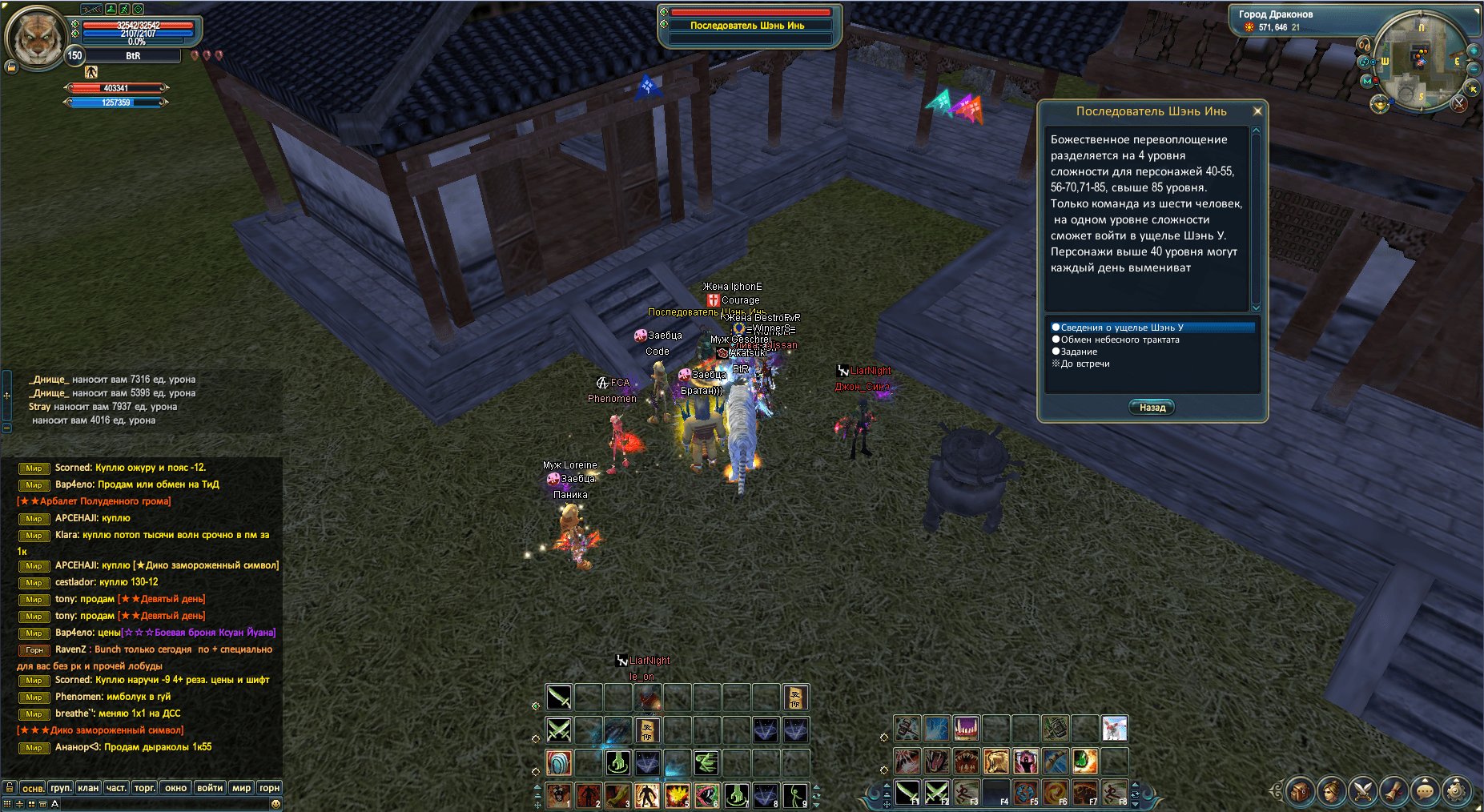Image resolution: width=1484 pixels, height=812 pixels.
Task: Open the gold ingot shop icon
Action: point(1379,104)
